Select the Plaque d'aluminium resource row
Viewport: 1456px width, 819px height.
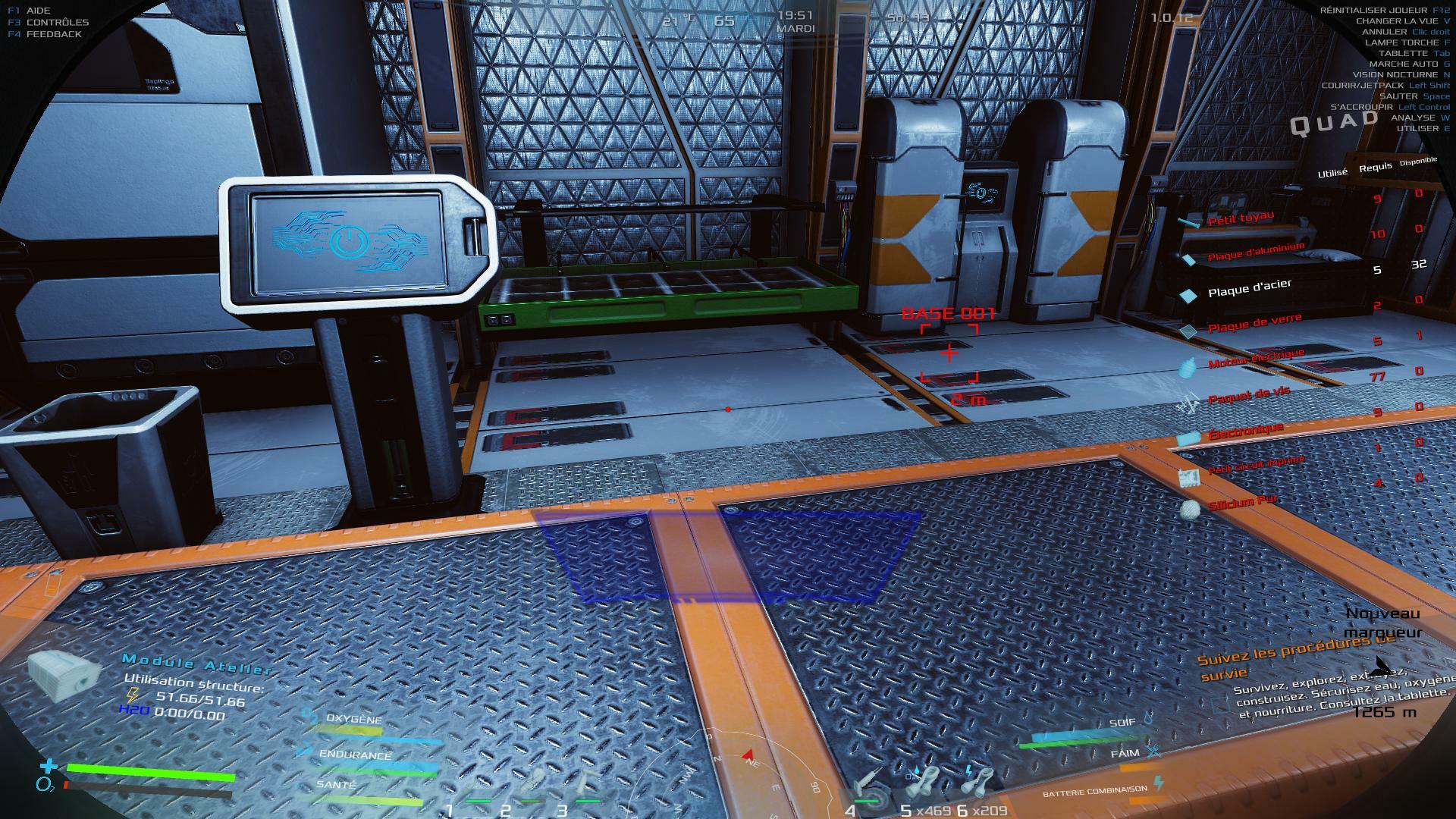1255,253
